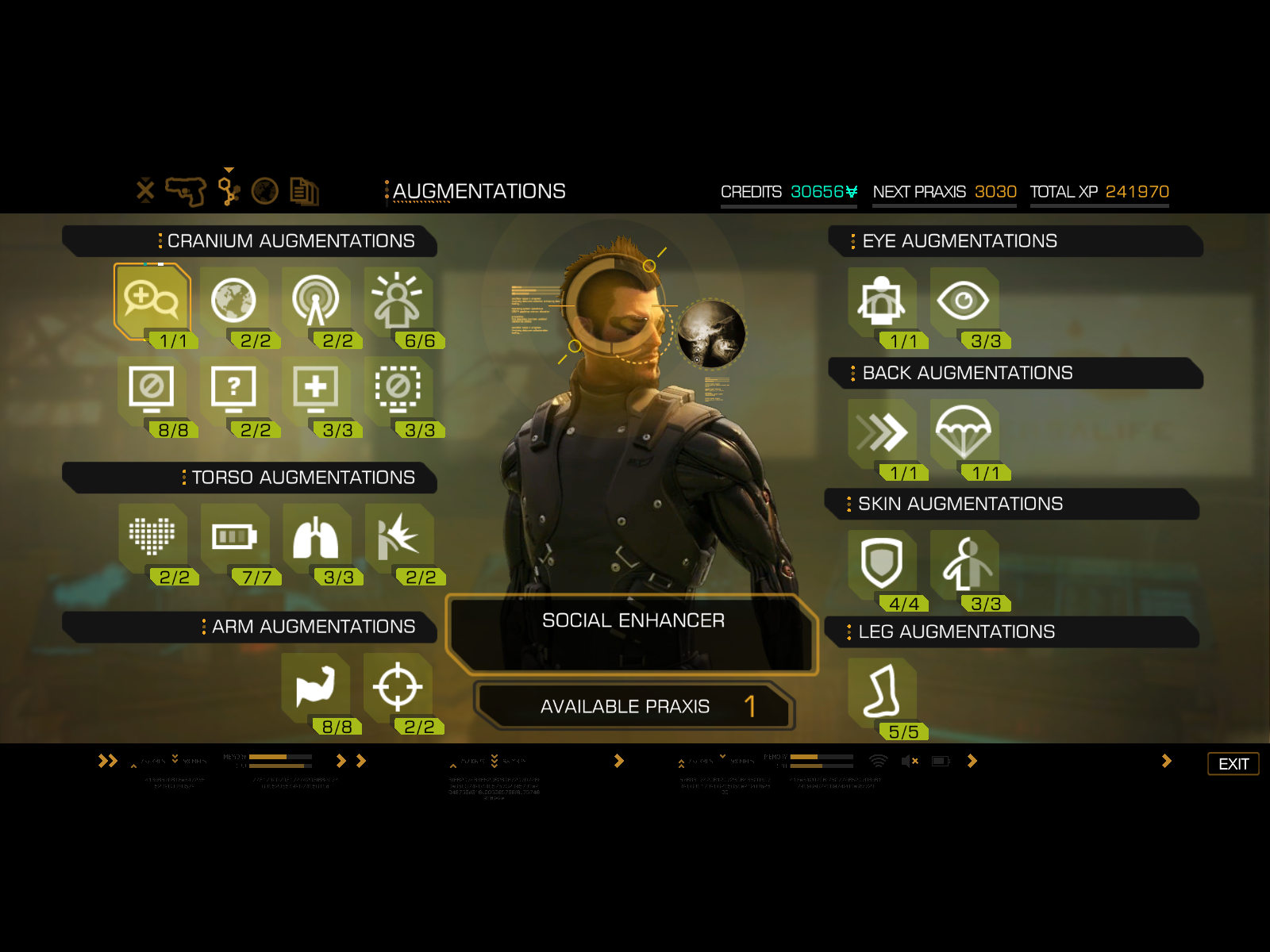
Task: Choose the cloaking figure skin augmentation
Action: pos(964,564)
